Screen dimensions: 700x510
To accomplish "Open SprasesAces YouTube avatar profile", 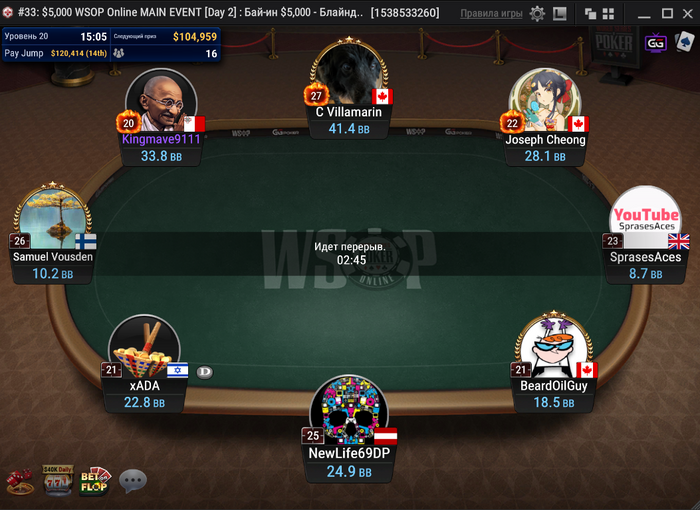I will pos(645,220).
